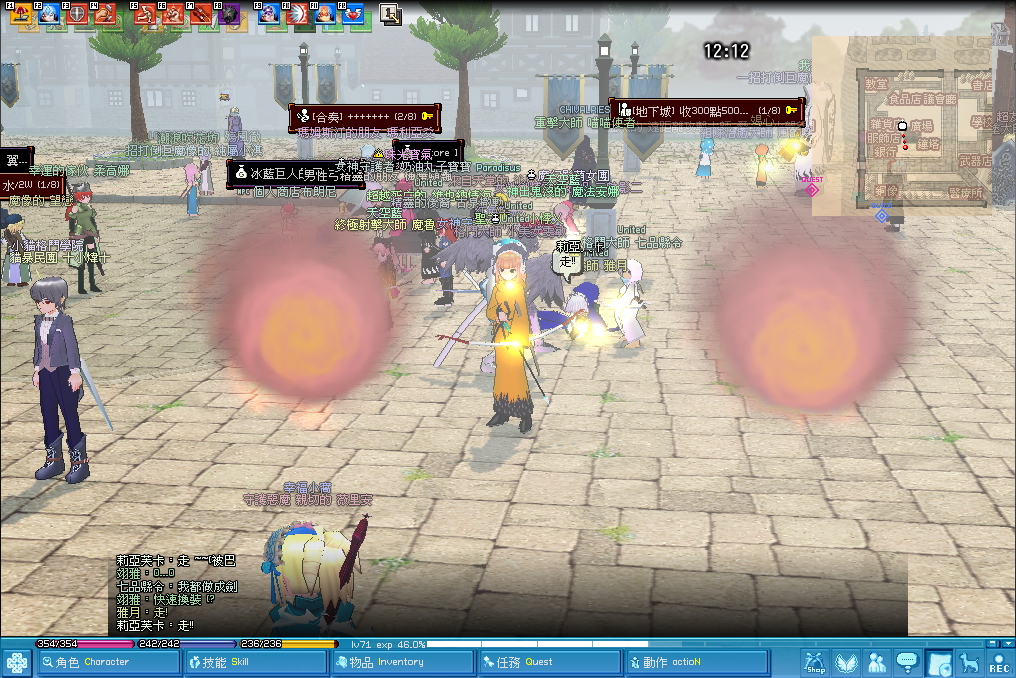Click the angel wings icon
Image resolution: width=1016 pixels, height=678 pixels.
pos(846,662)
